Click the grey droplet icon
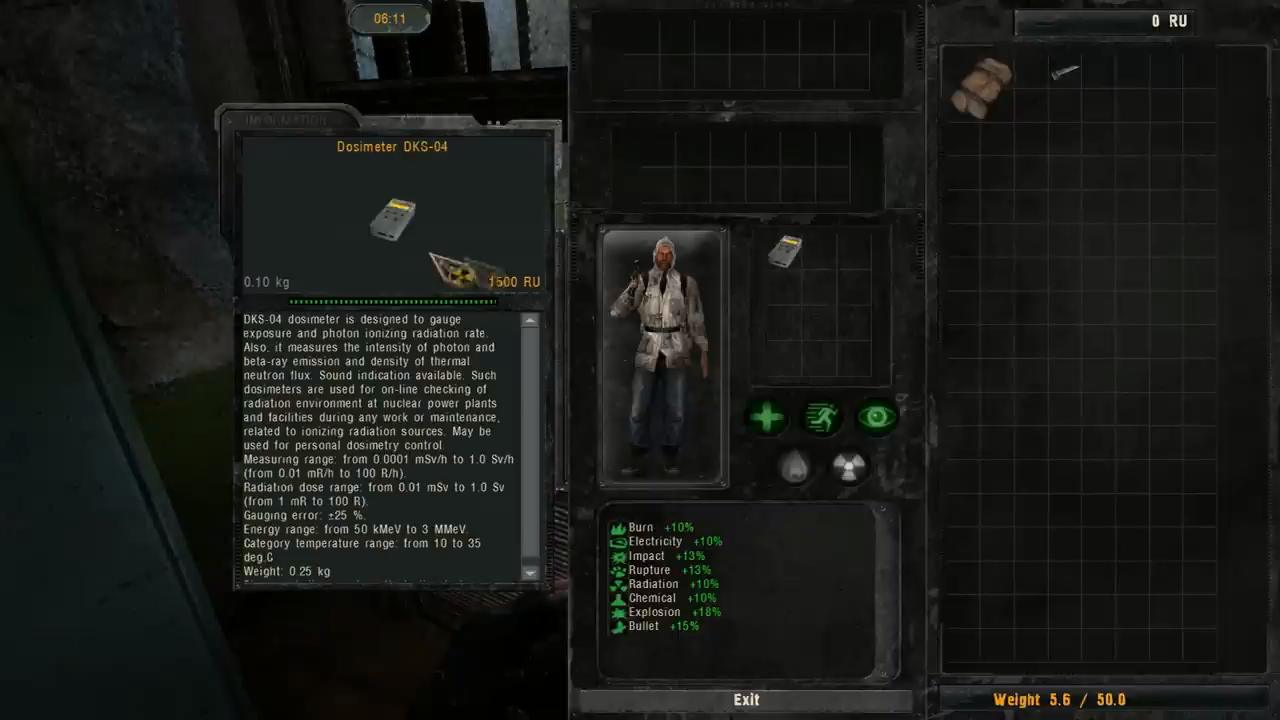Viewport: 1280px width, 720px height. [794, 466]
